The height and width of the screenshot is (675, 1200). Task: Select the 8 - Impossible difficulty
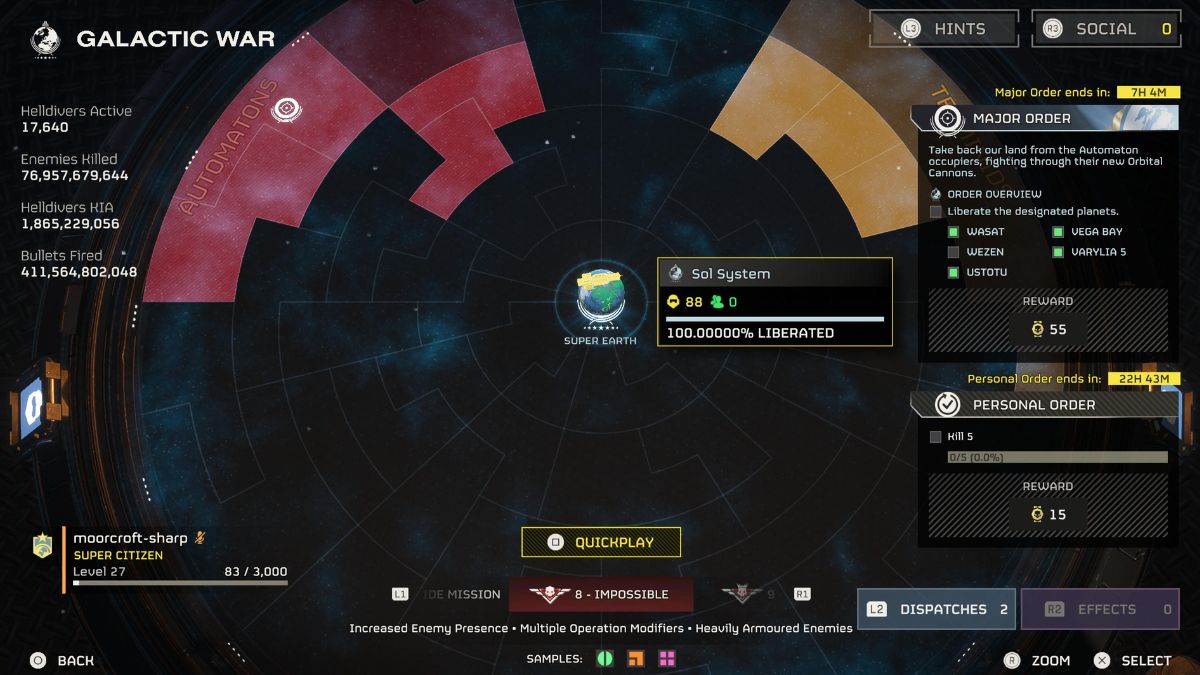[x=601, y=594]
